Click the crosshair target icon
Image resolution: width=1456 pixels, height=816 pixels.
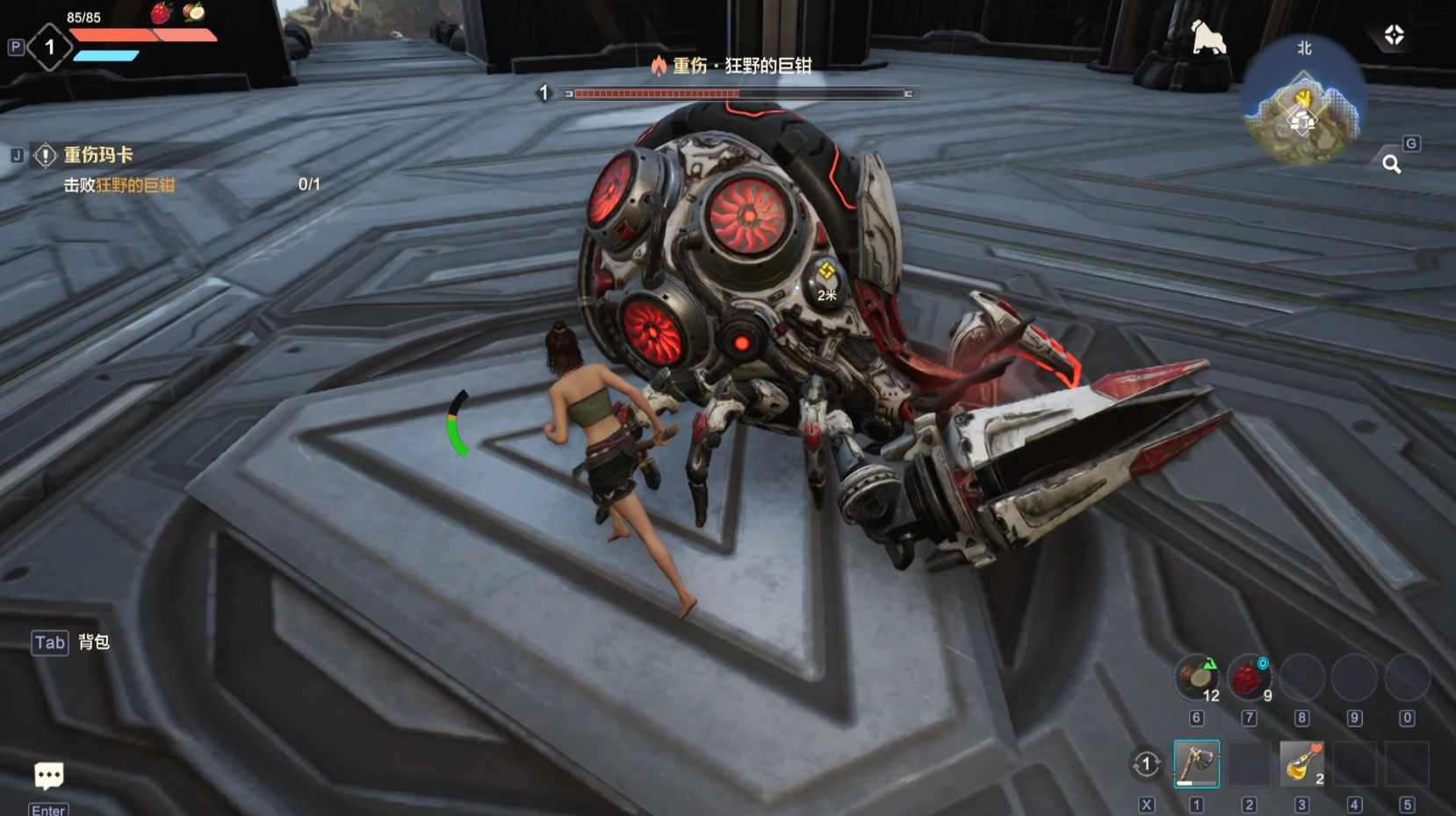pos(1395,35)
